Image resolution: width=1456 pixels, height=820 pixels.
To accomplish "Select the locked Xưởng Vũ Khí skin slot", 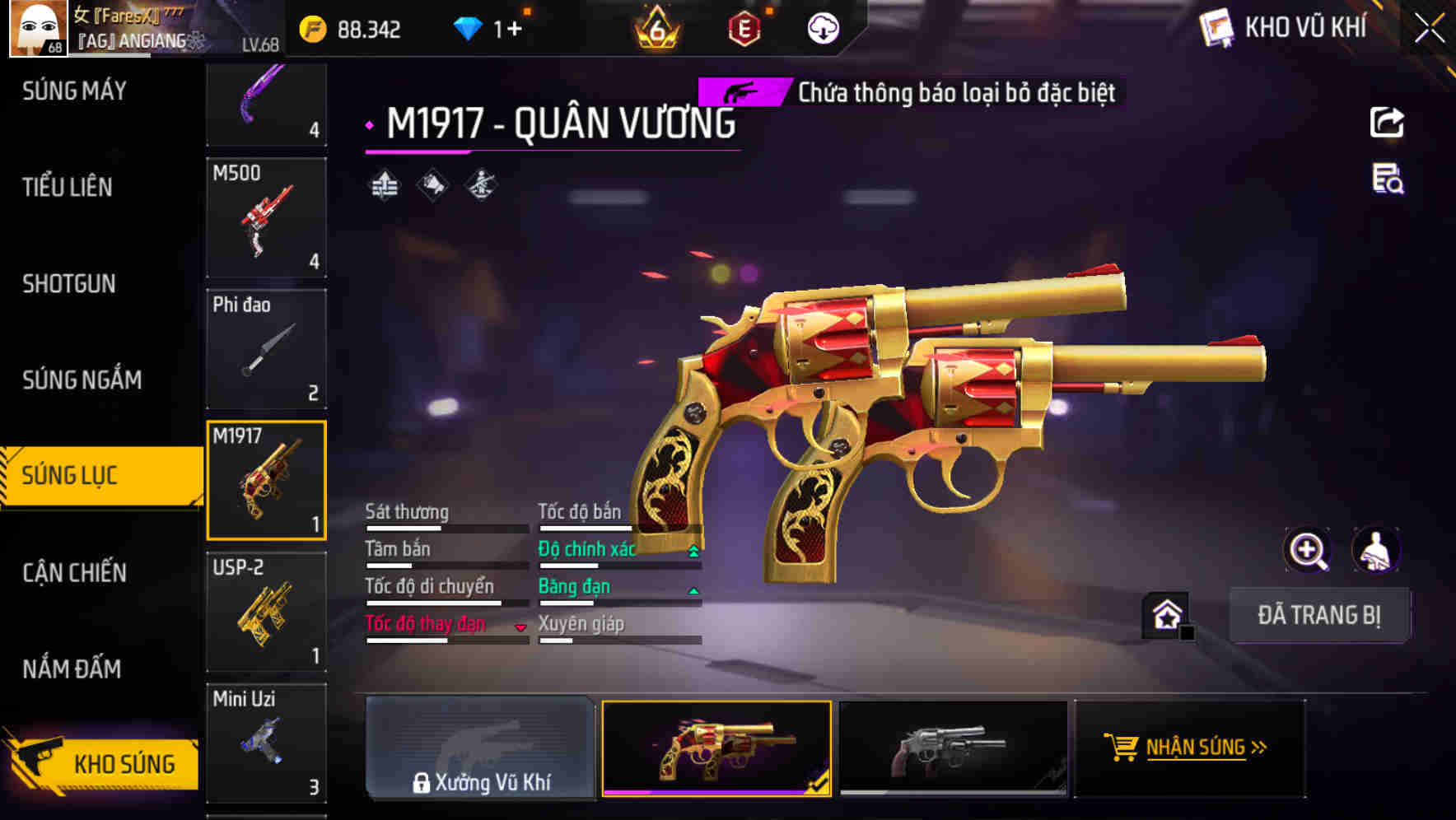I will [x=480, y=750].
